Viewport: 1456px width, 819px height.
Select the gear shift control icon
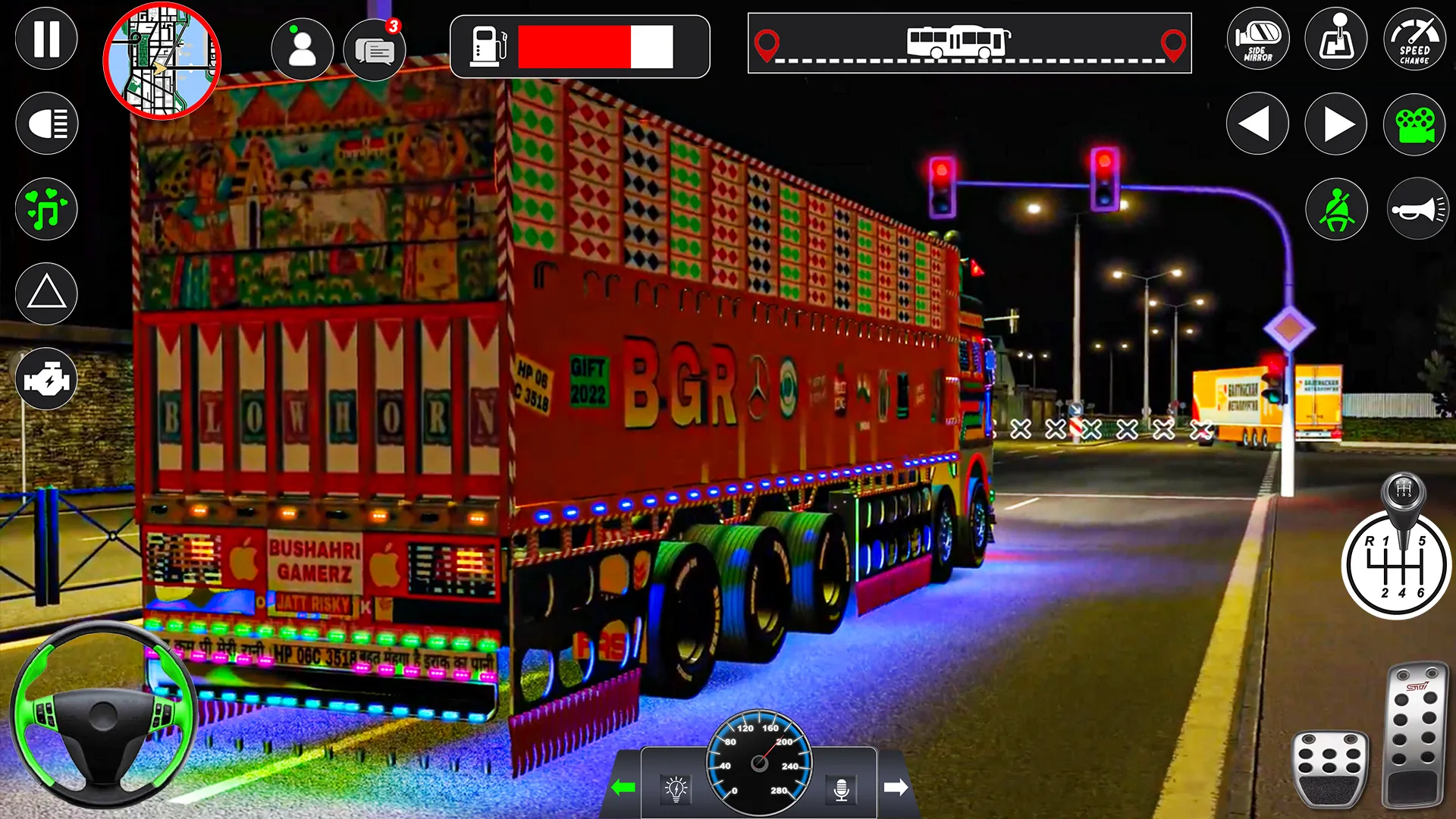pos(1335,39)
